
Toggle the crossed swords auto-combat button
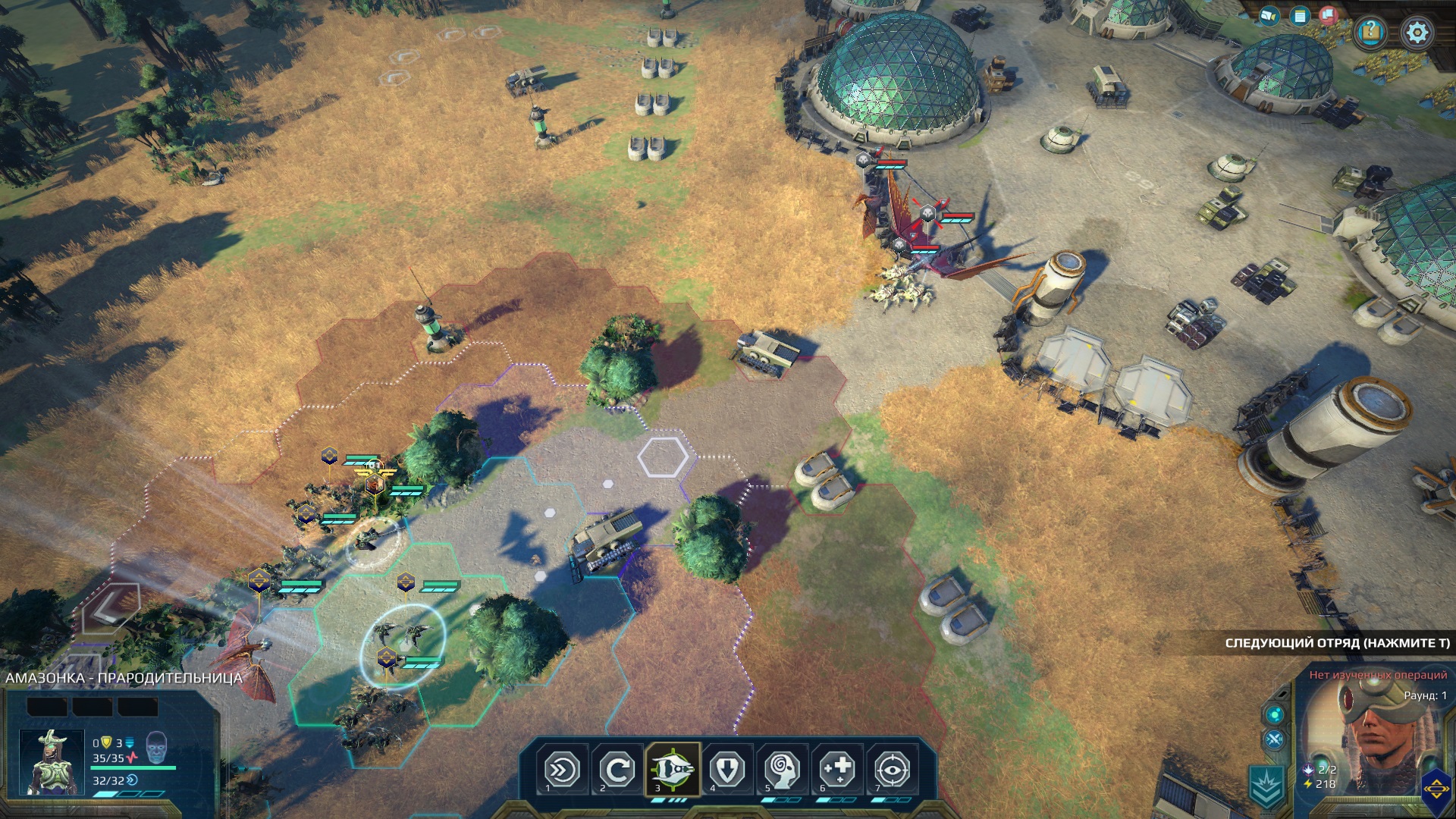pos(1274,740)
